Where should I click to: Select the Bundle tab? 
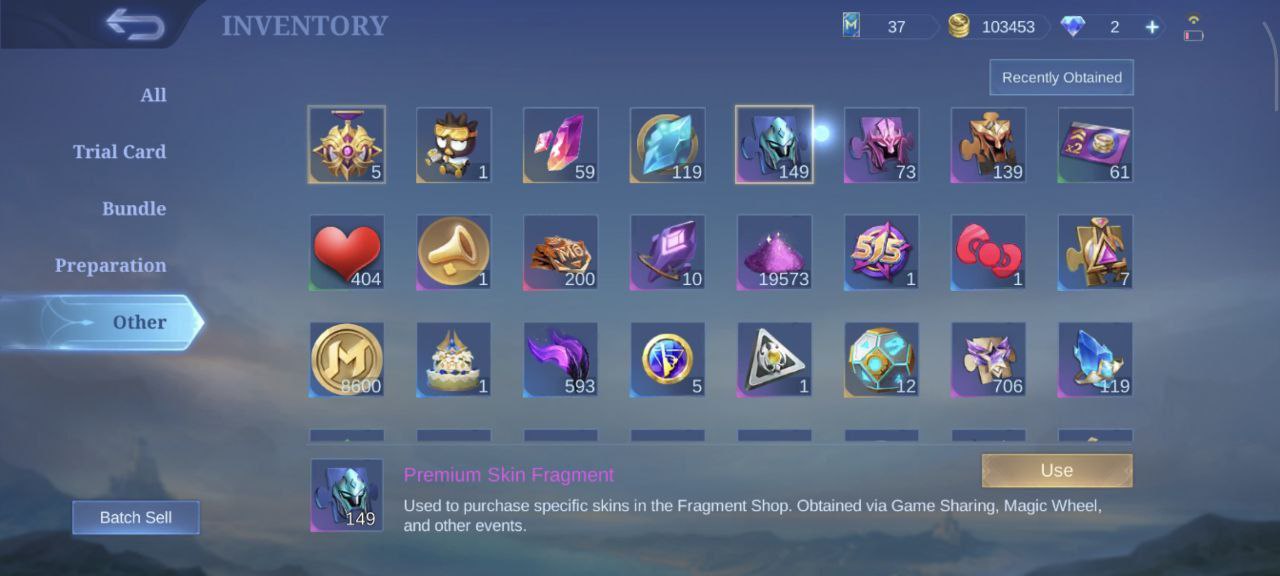coord(134,209)
